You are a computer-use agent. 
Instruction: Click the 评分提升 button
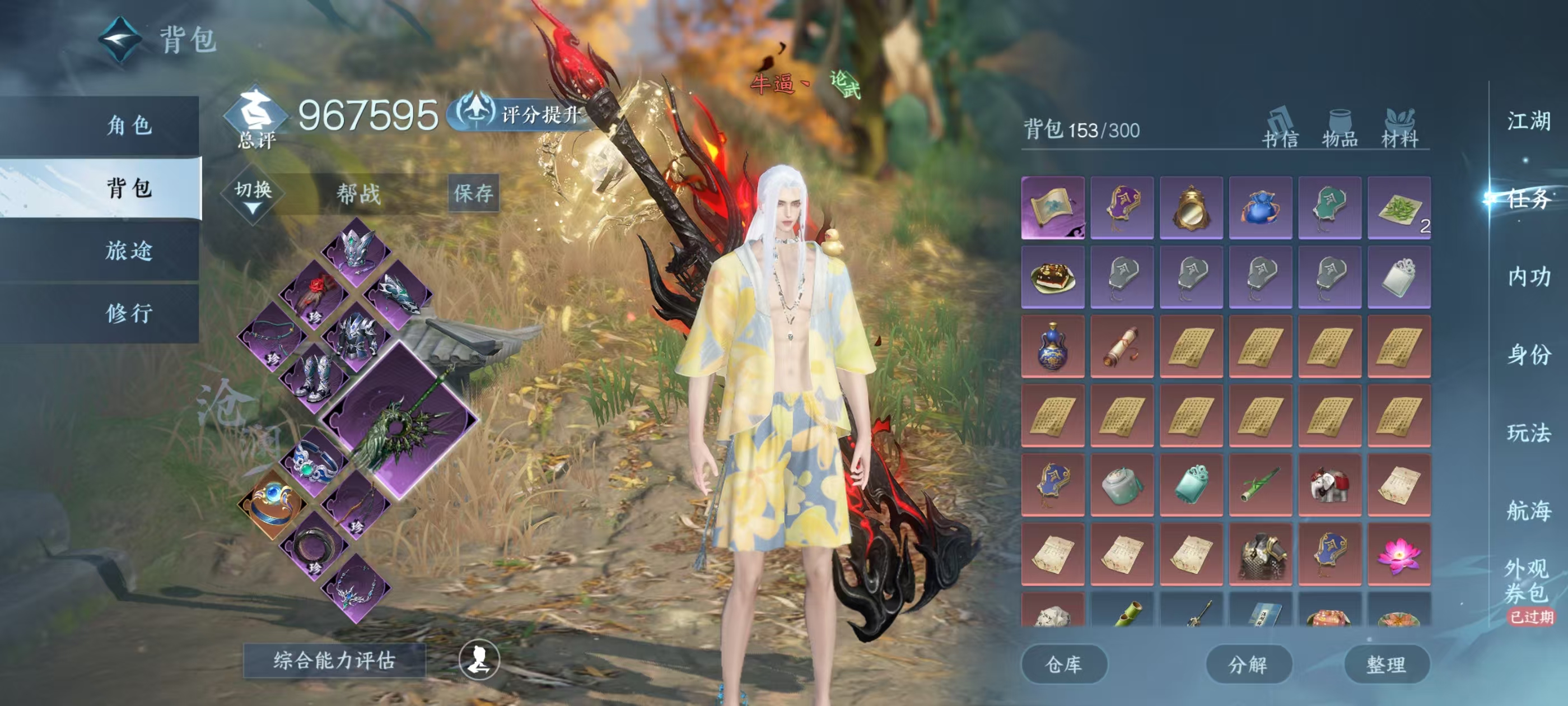(525, 114)
